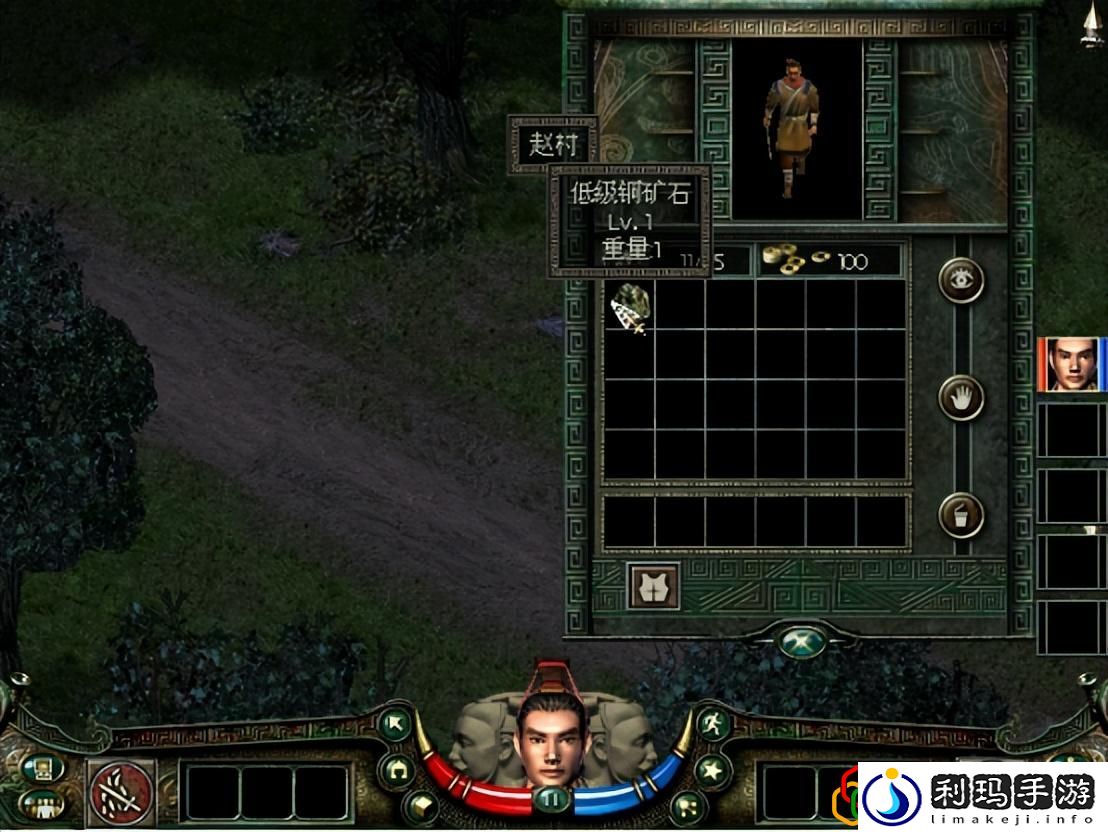Open the armor vest equipment tab

(653, 587)
